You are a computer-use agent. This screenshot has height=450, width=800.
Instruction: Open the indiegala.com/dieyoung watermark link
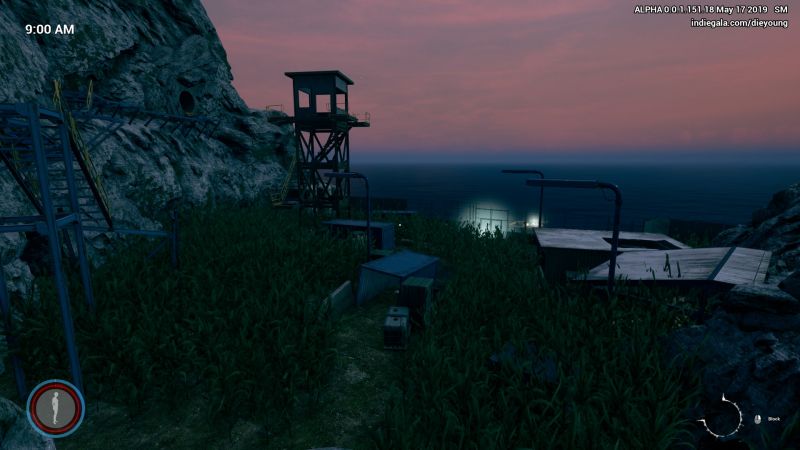point(739,23)
